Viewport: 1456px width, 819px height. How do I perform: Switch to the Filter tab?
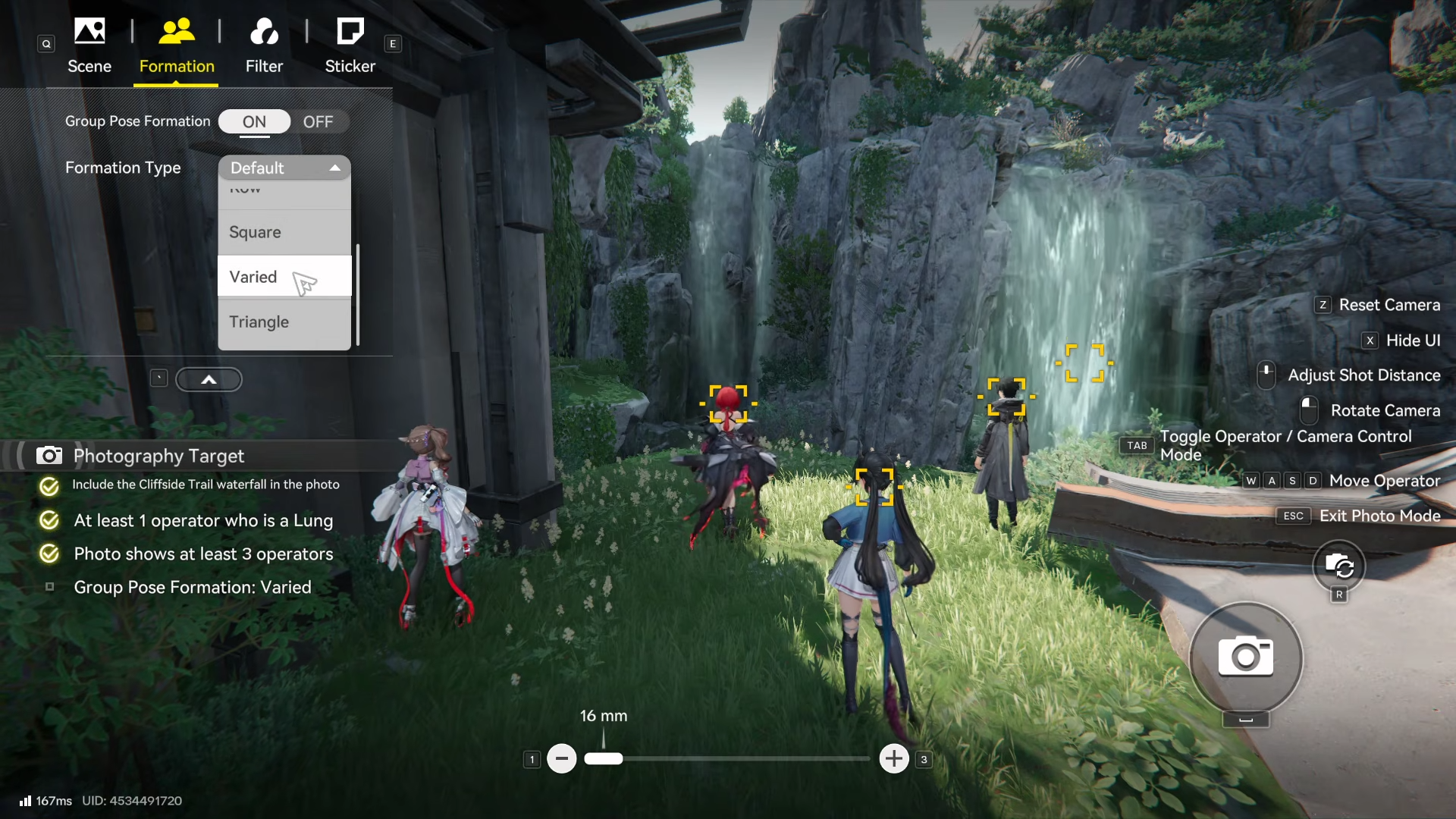click(x=264, y=45)
